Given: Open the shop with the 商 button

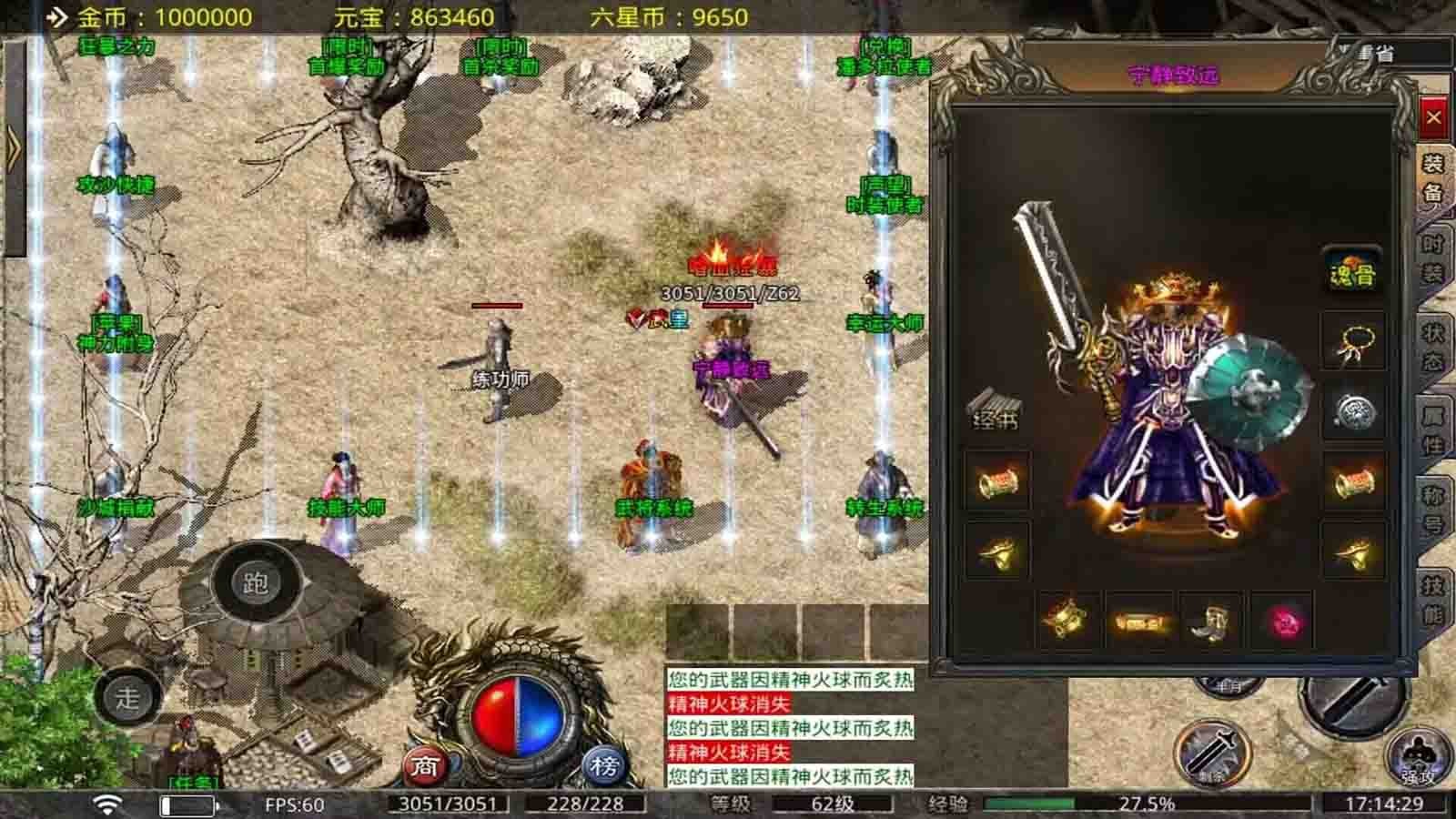Looking at the screenshot, I should point(425,766).
